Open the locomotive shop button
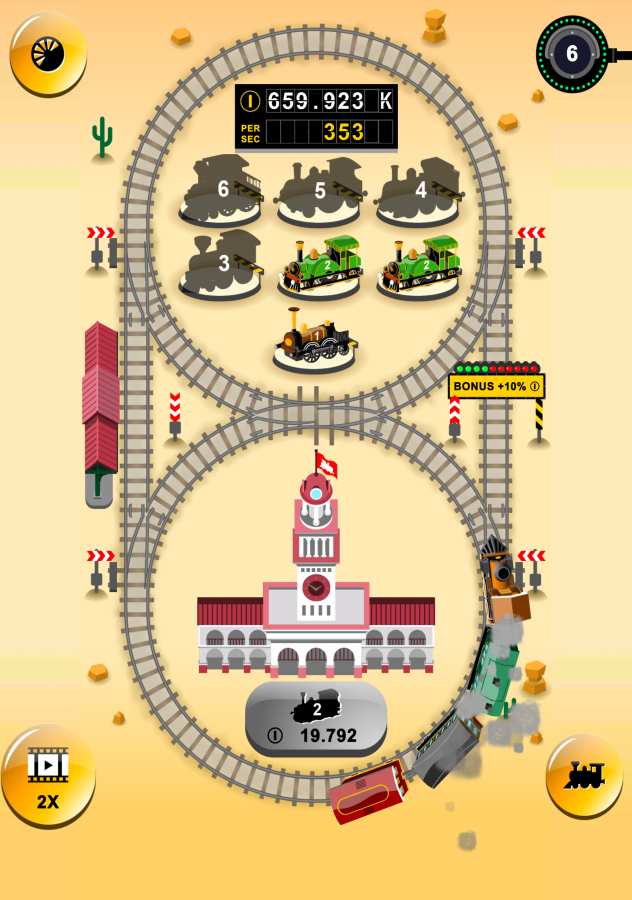 [x=584, y=775]
